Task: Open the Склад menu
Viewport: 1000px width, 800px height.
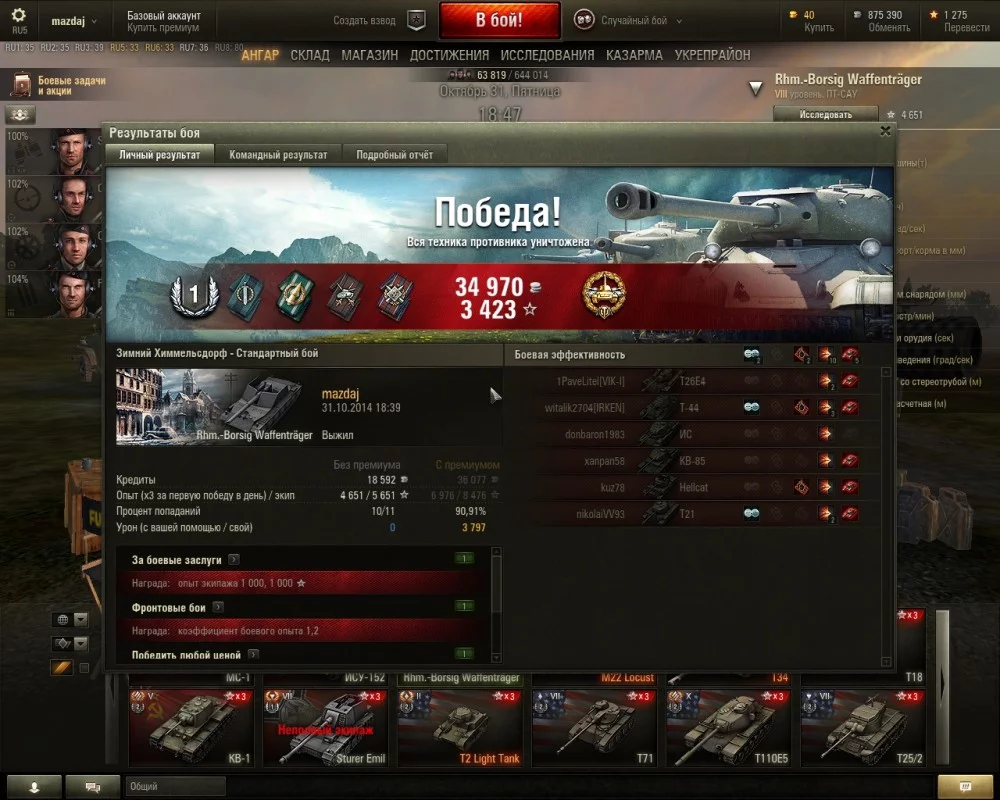Action: coord(310,55)
